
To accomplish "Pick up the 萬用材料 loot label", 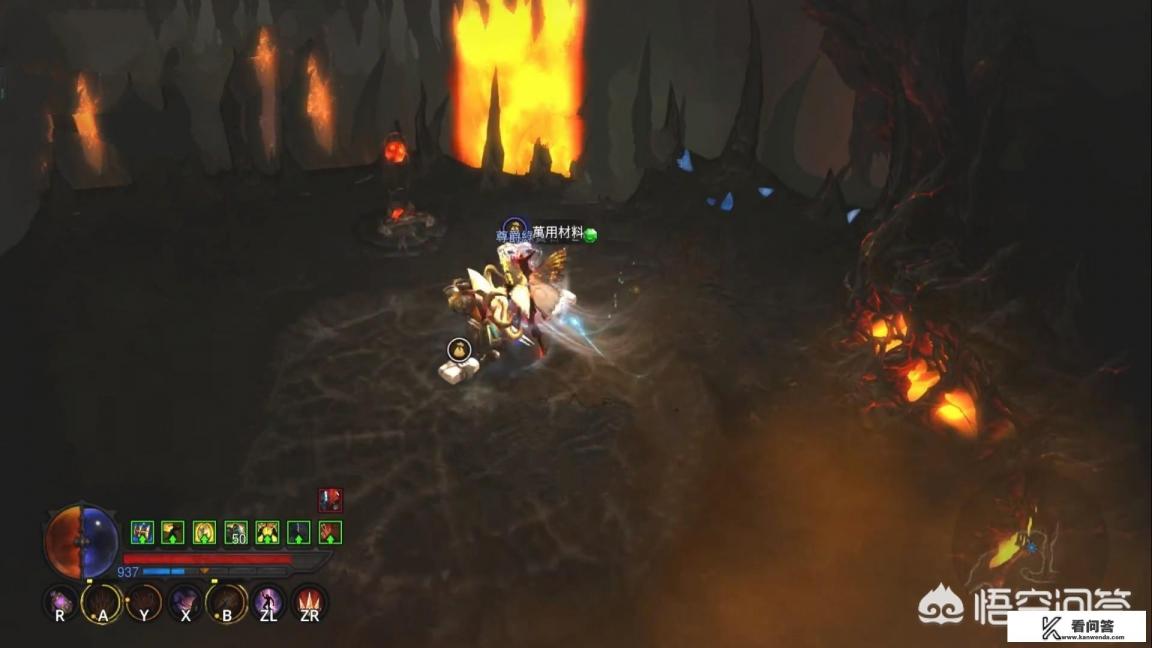I will [557, 232].
